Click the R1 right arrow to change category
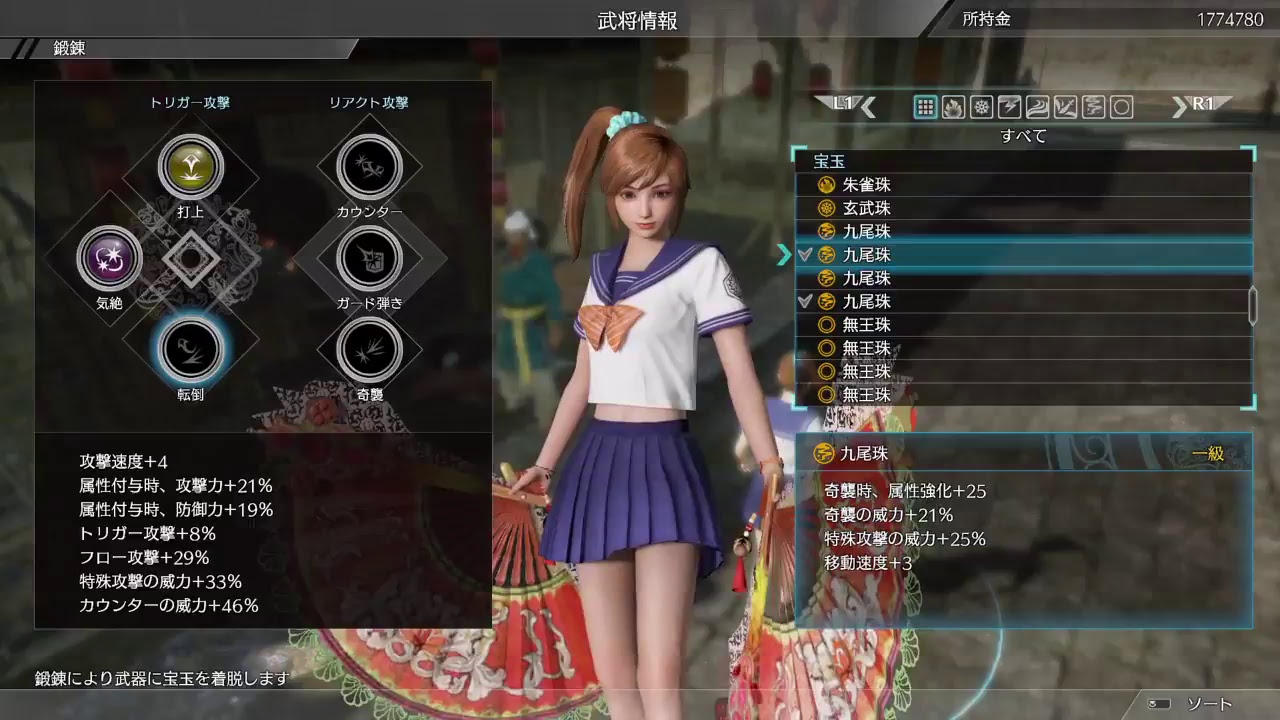 [1180, 106]
